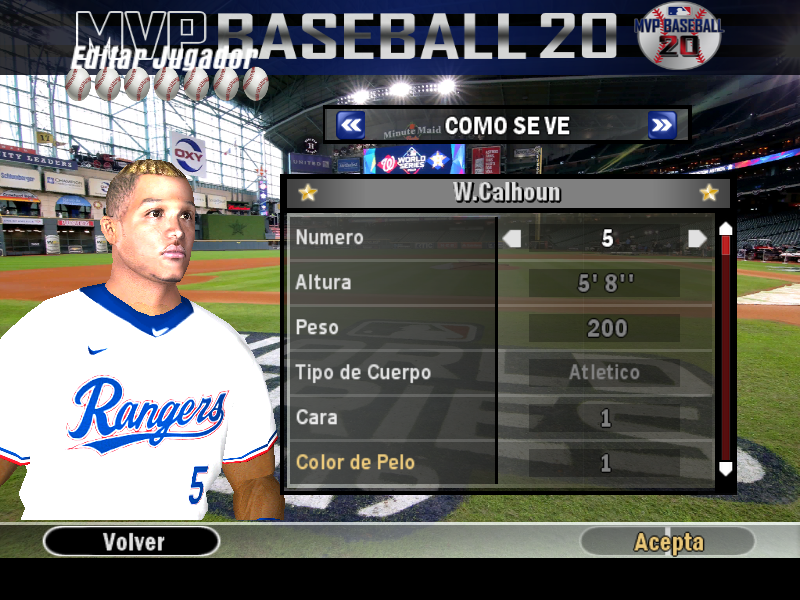Go back with the Volver button
The image size is (800, 600).
132,542
